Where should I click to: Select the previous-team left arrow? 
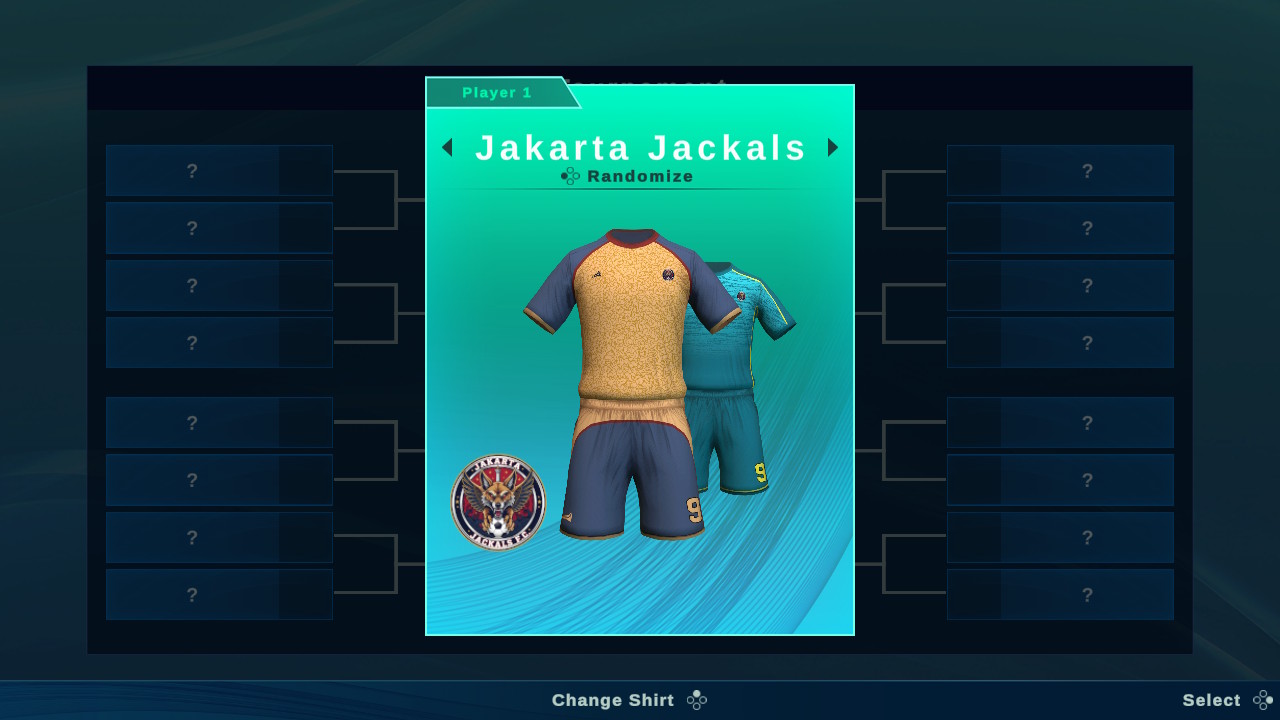pos(446,147)
